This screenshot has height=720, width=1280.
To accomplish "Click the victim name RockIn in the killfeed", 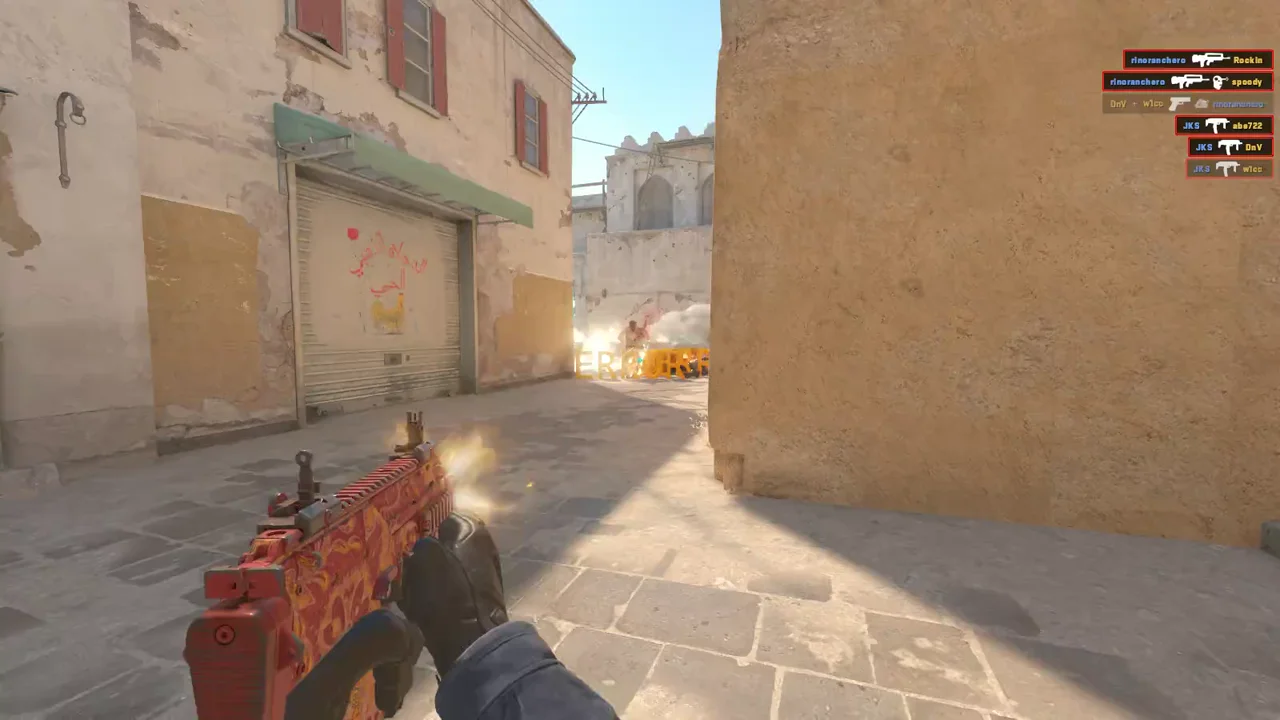I will [1247, 61].
